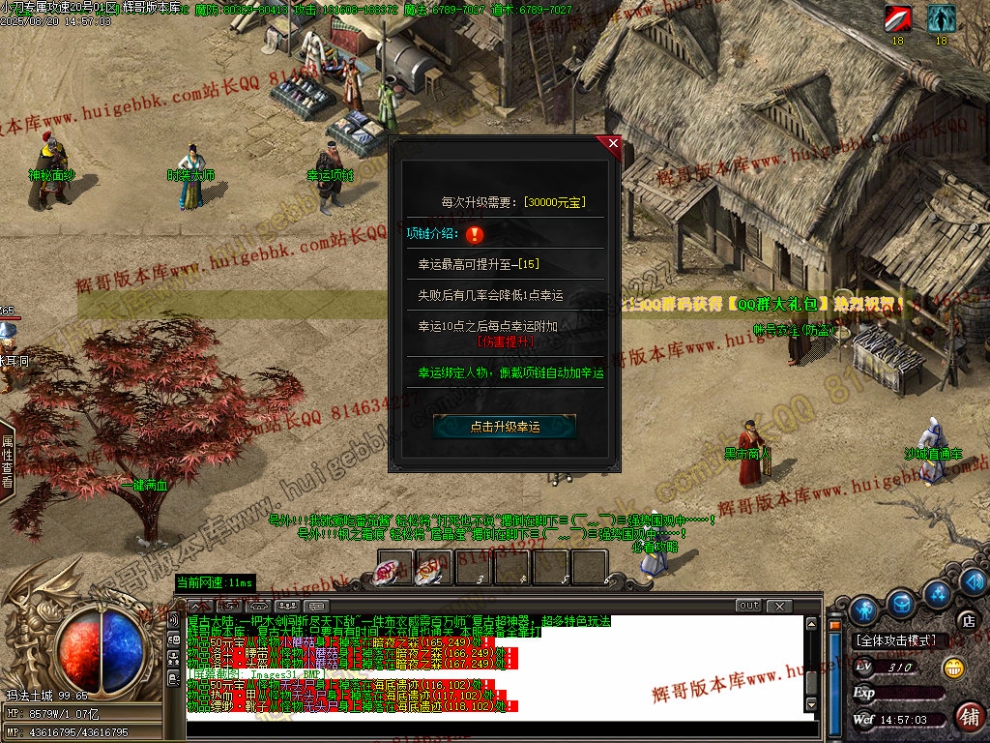Click the red sword buff icon
Viewport: 990px width, 743px height.
tap(897, 19)
